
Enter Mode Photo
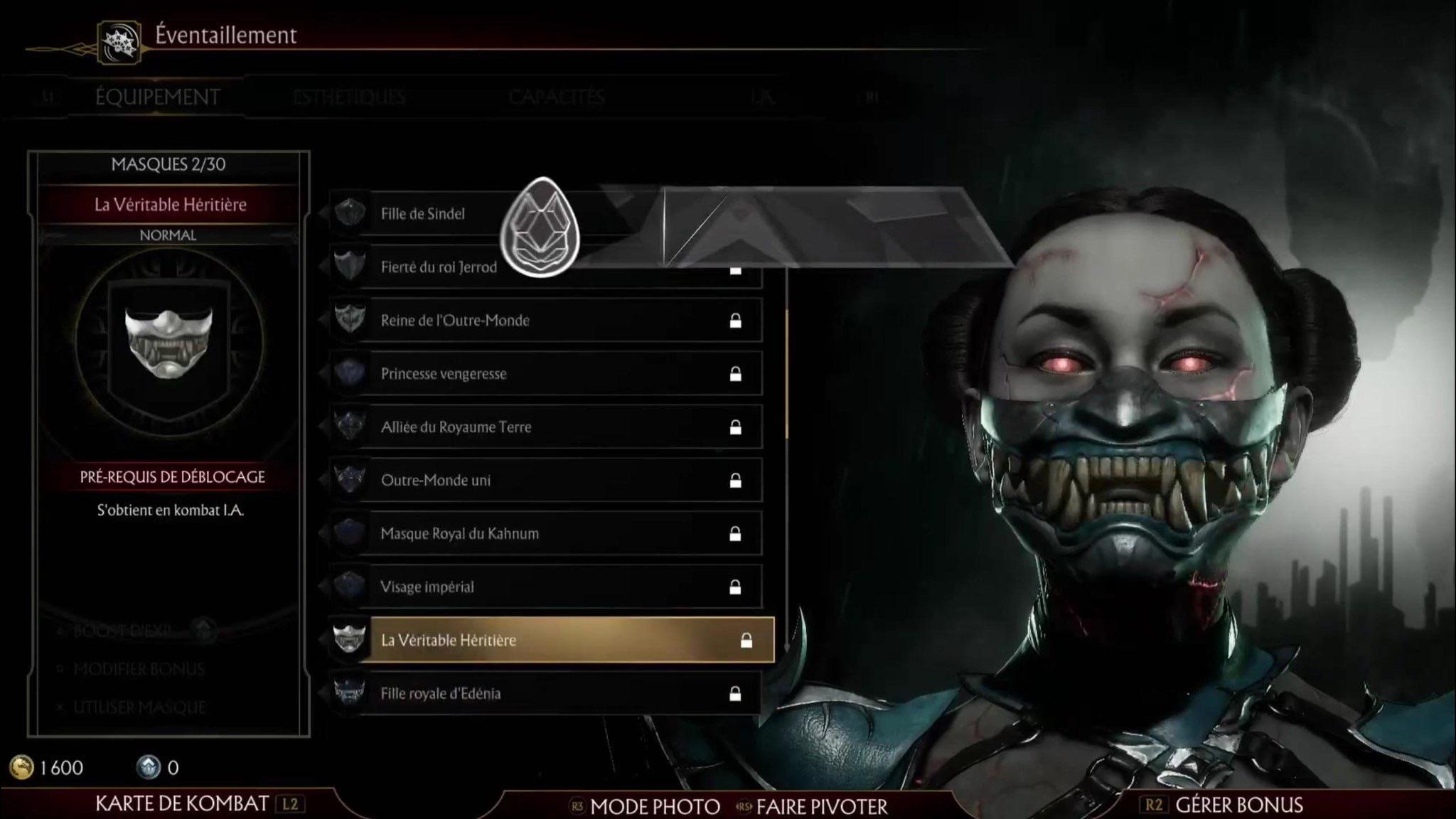[654, 807]
